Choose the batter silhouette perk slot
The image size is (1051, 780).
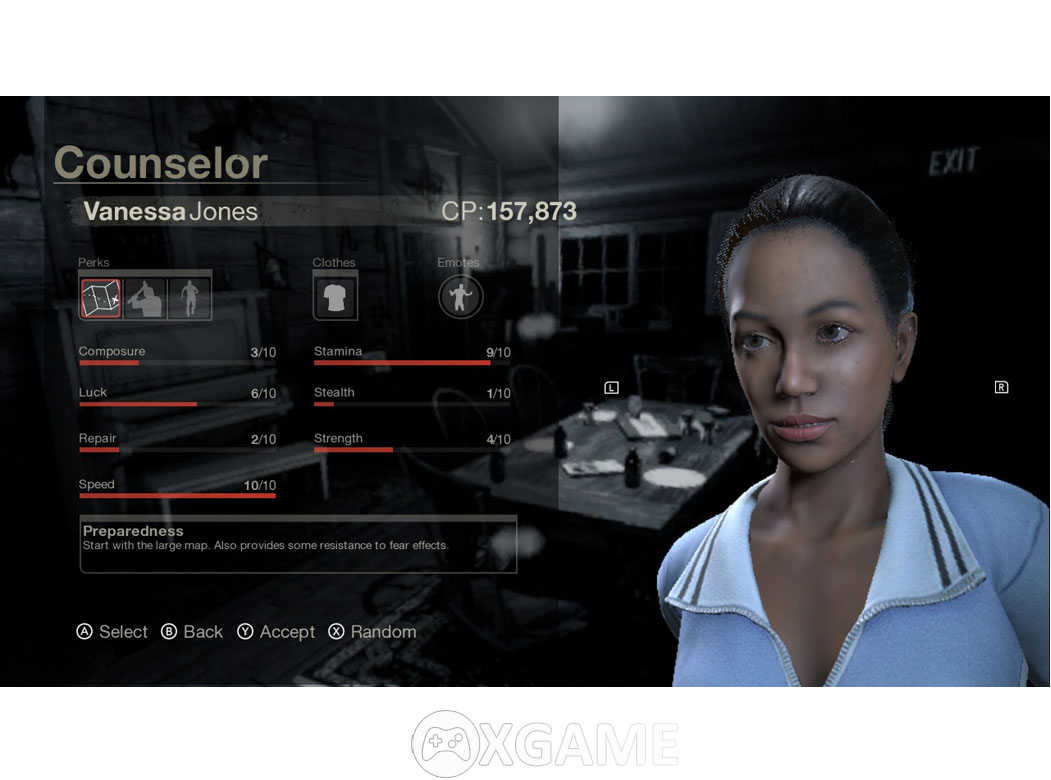coord(145,298)
